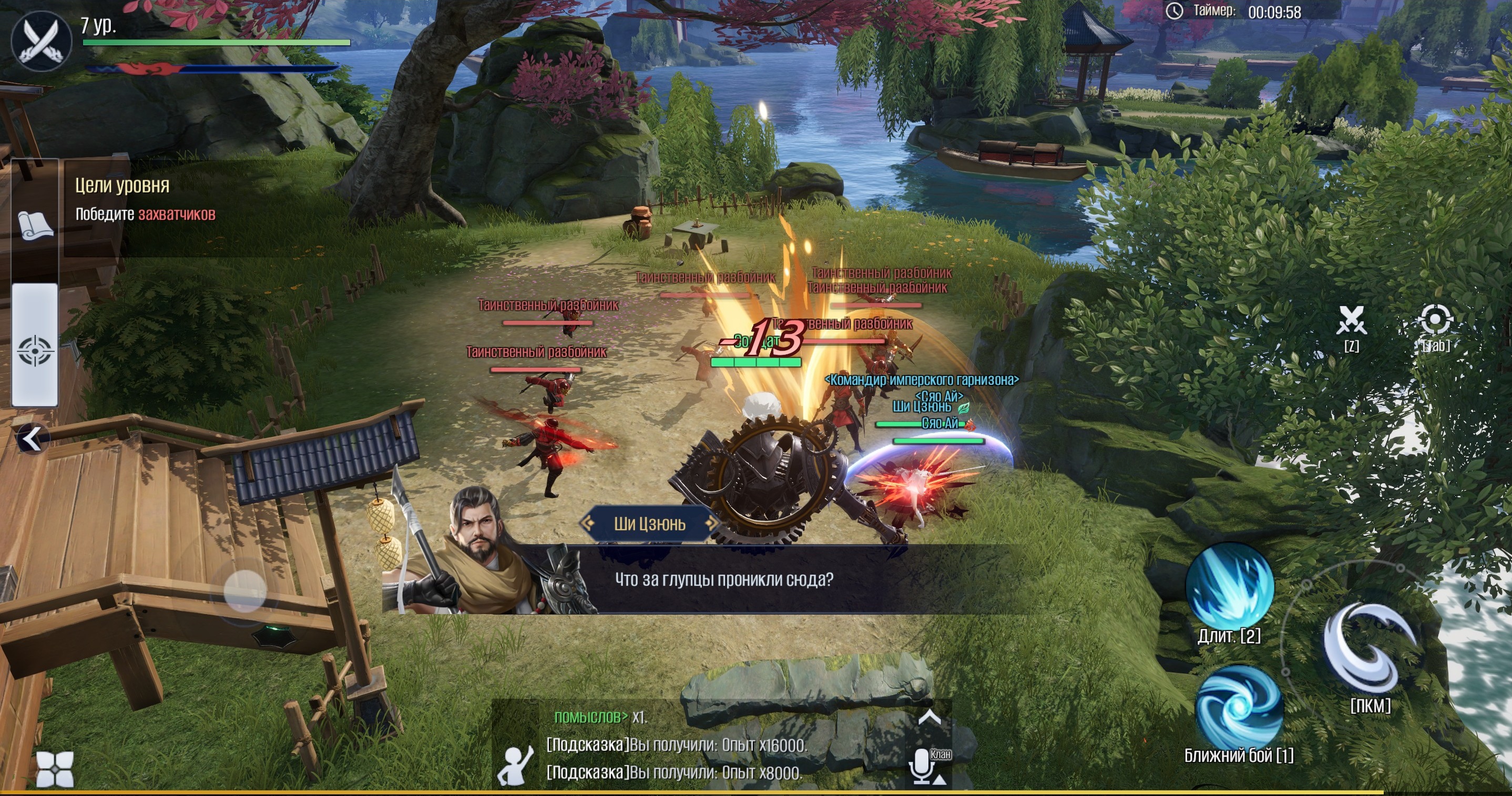Screen dimensions: 1512x796
Task: Open the quest scroll tab
Action: pyautogui.click(x=35, y=225)
